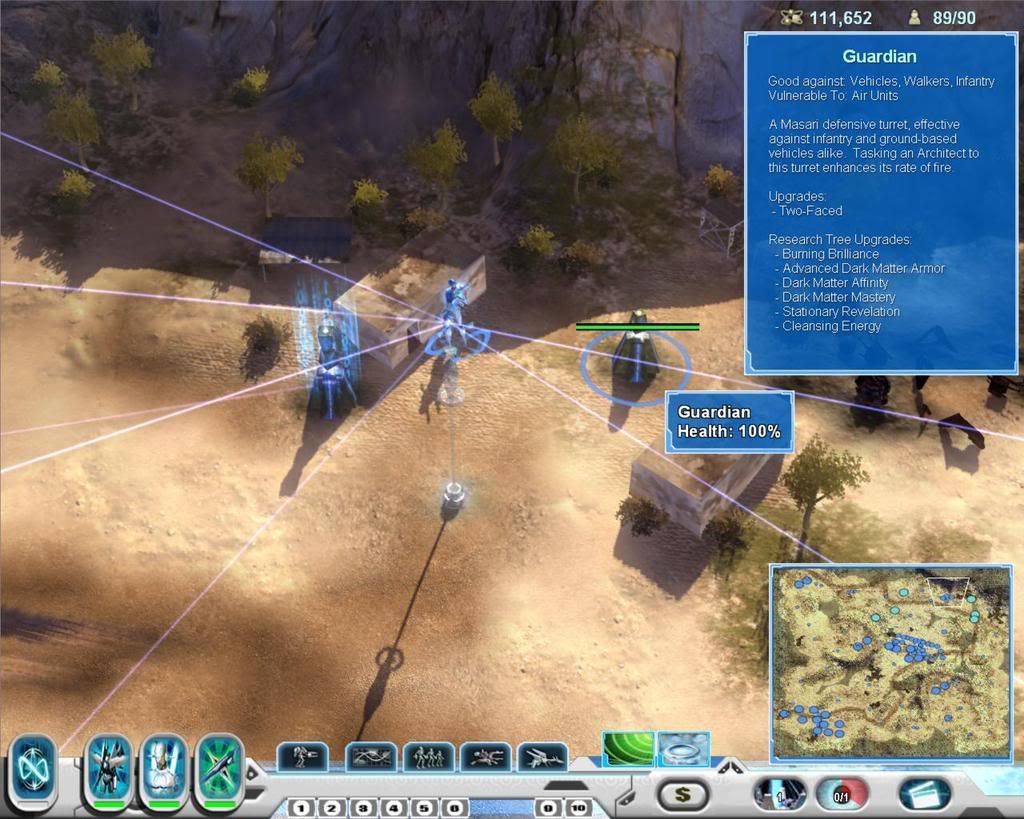Image resolution: width=1024 pixels, height=819 pixels.
Task: Select control group 1
Action: [x=302, y=807]
